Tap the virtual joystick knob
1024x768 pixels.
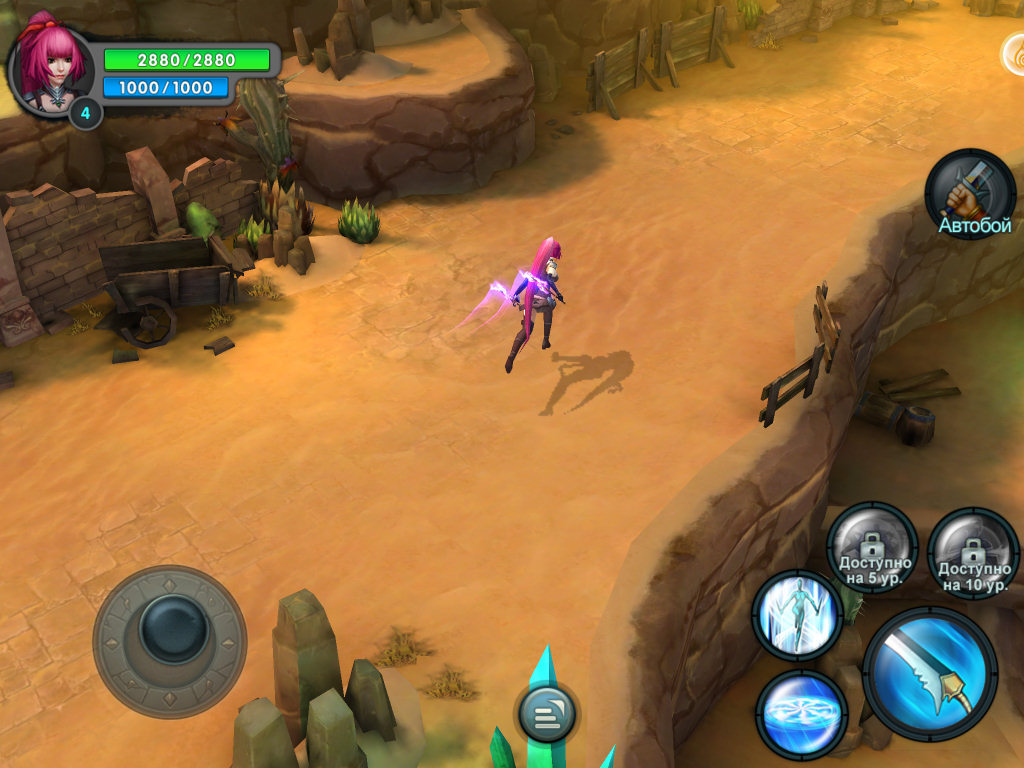point(171,627)
